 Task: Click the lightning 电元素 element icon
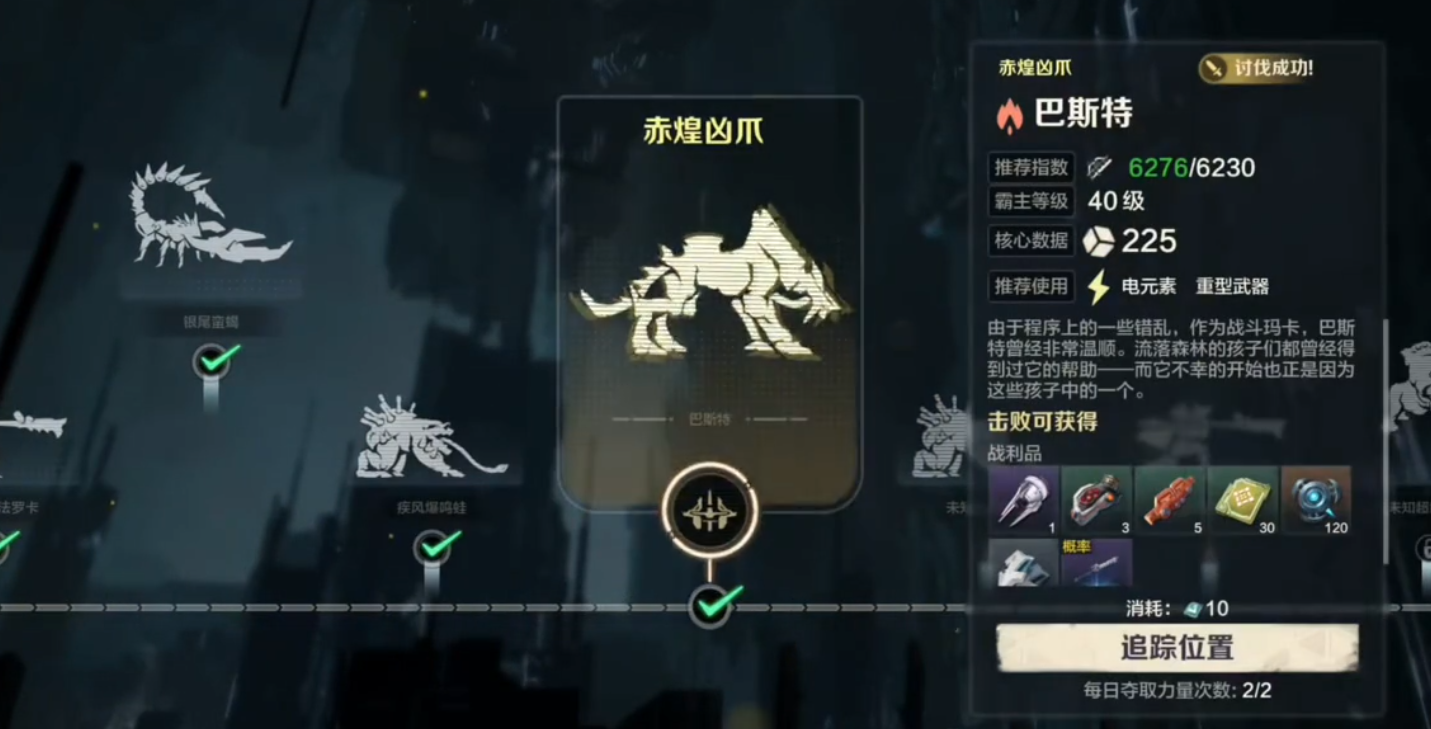1098,287
